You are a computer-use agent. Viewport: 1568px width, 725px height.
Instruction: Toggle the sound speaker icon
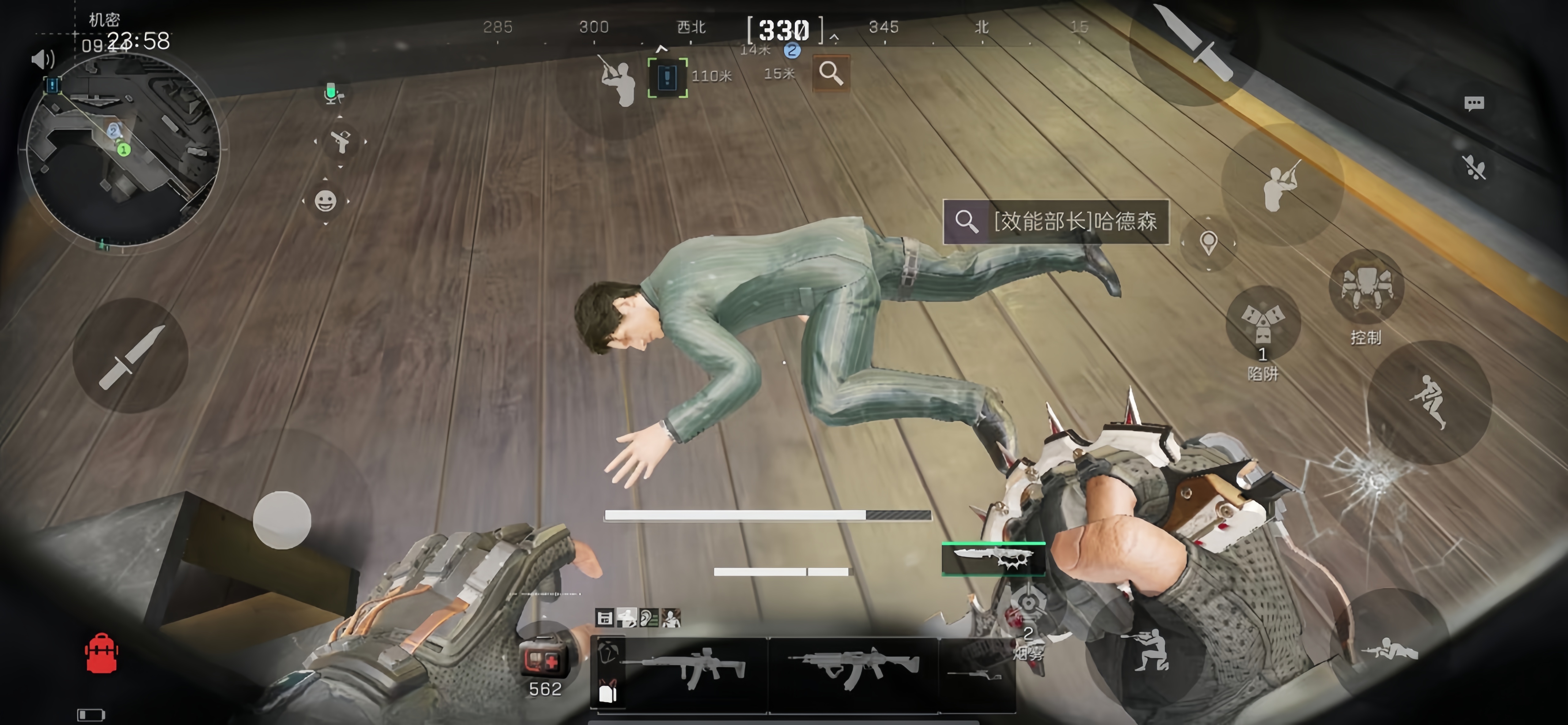pos(43,59)
